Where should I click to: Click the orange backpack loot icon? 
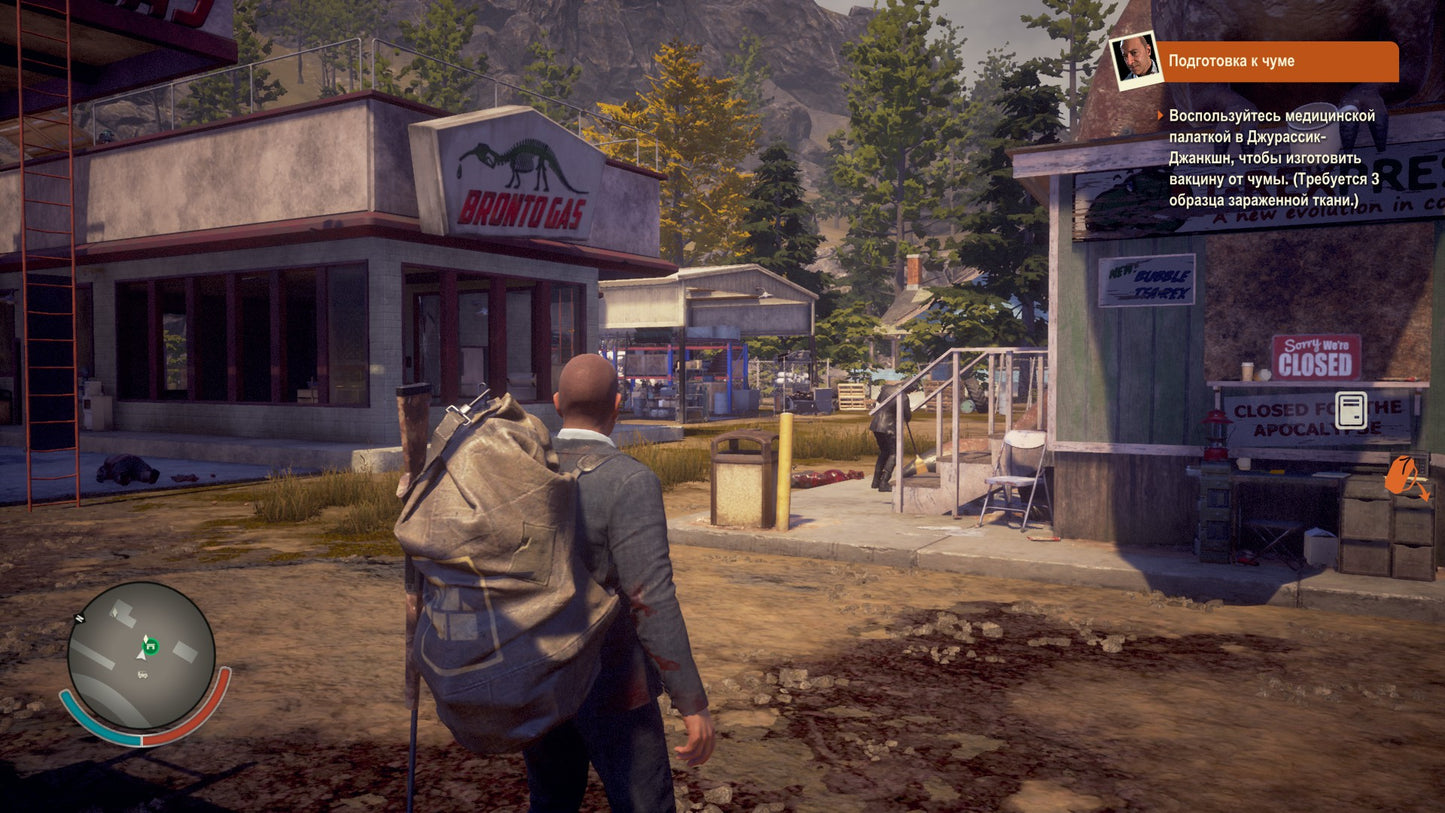click(1398, 475)
